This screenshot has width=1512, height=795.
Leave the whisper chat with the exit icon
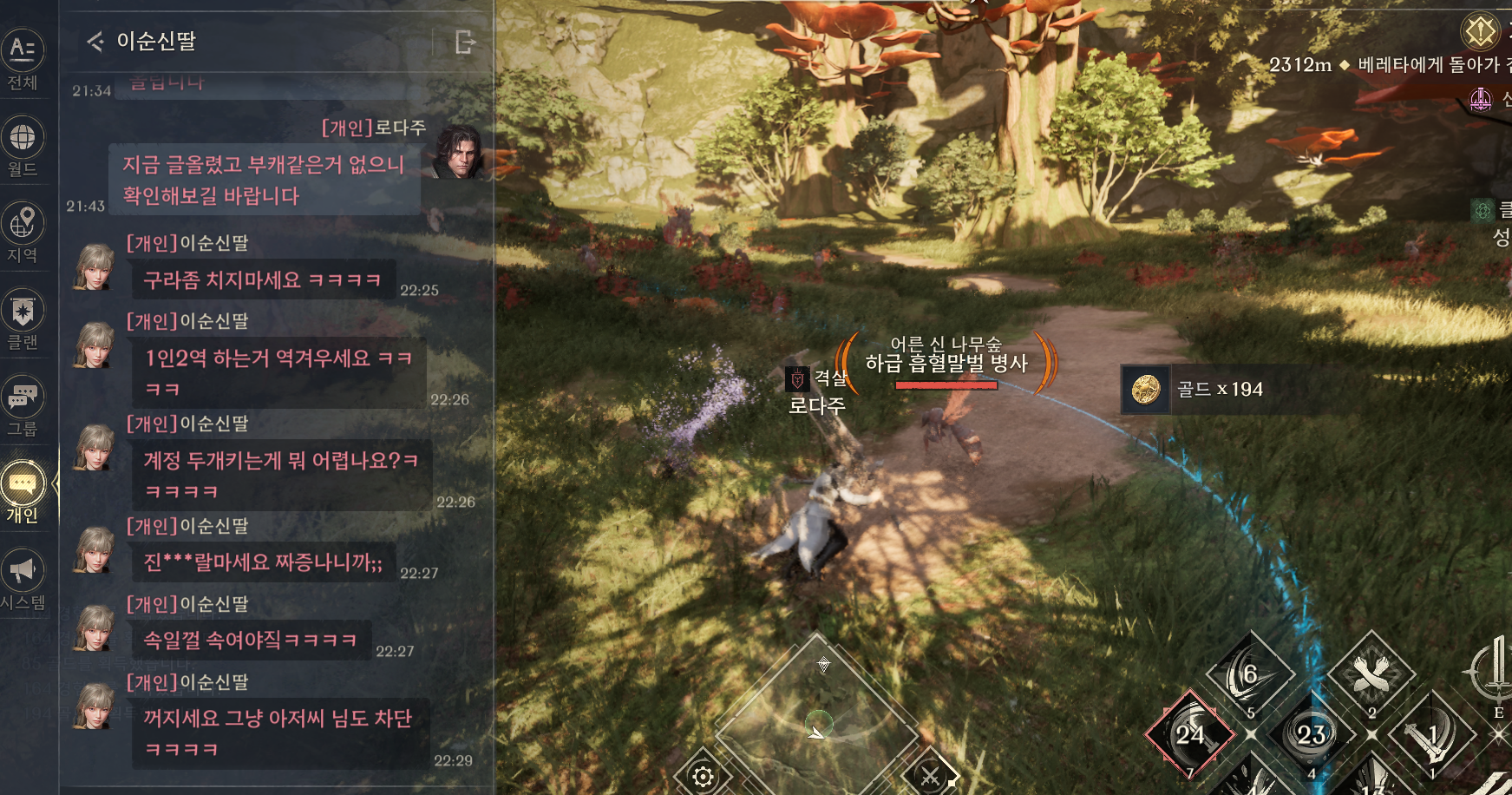click(x=465, y=42)
